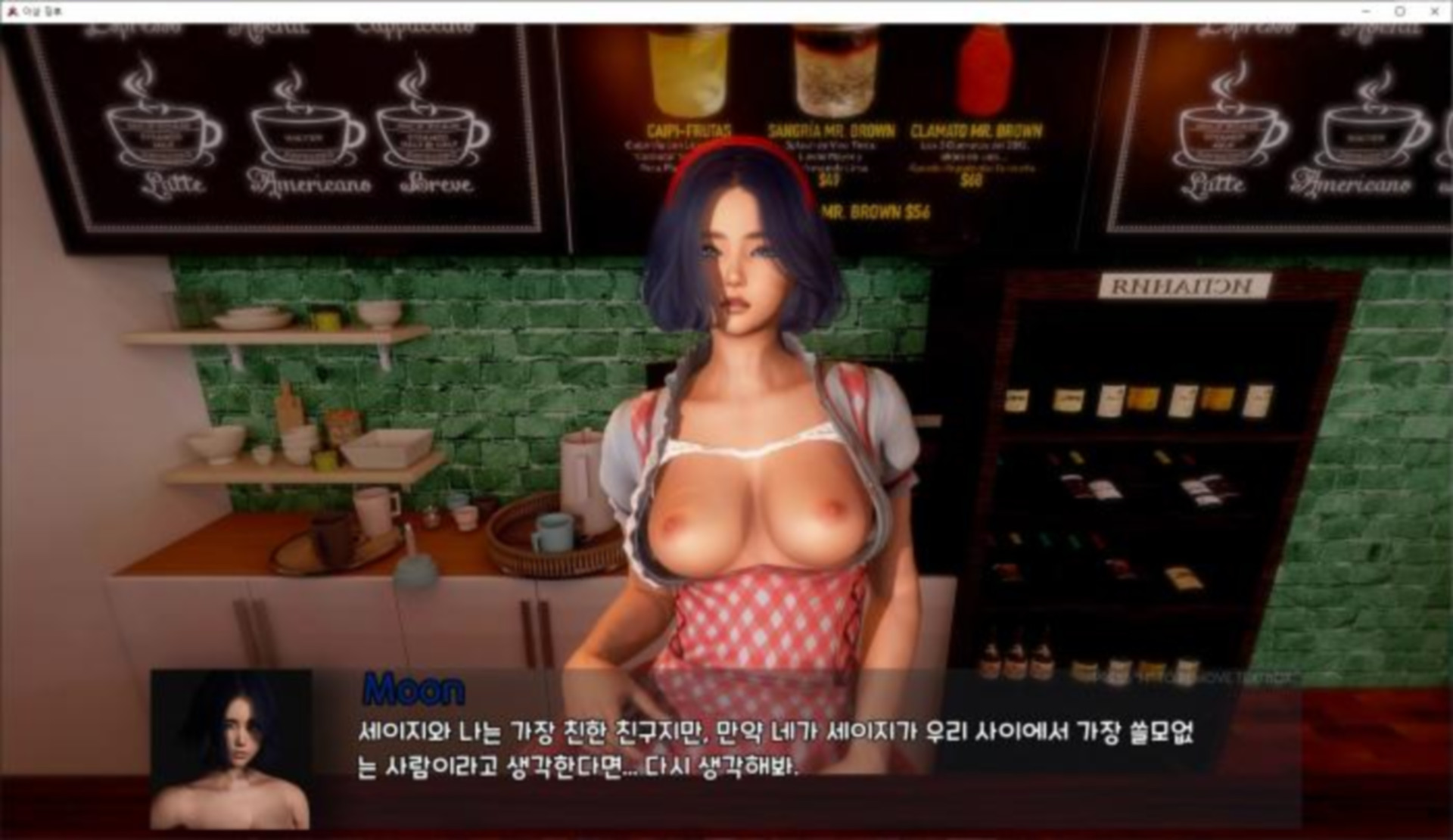Click the red Clamato Mr. Brown bottle
1453x840 pixels.
[984, 68]
